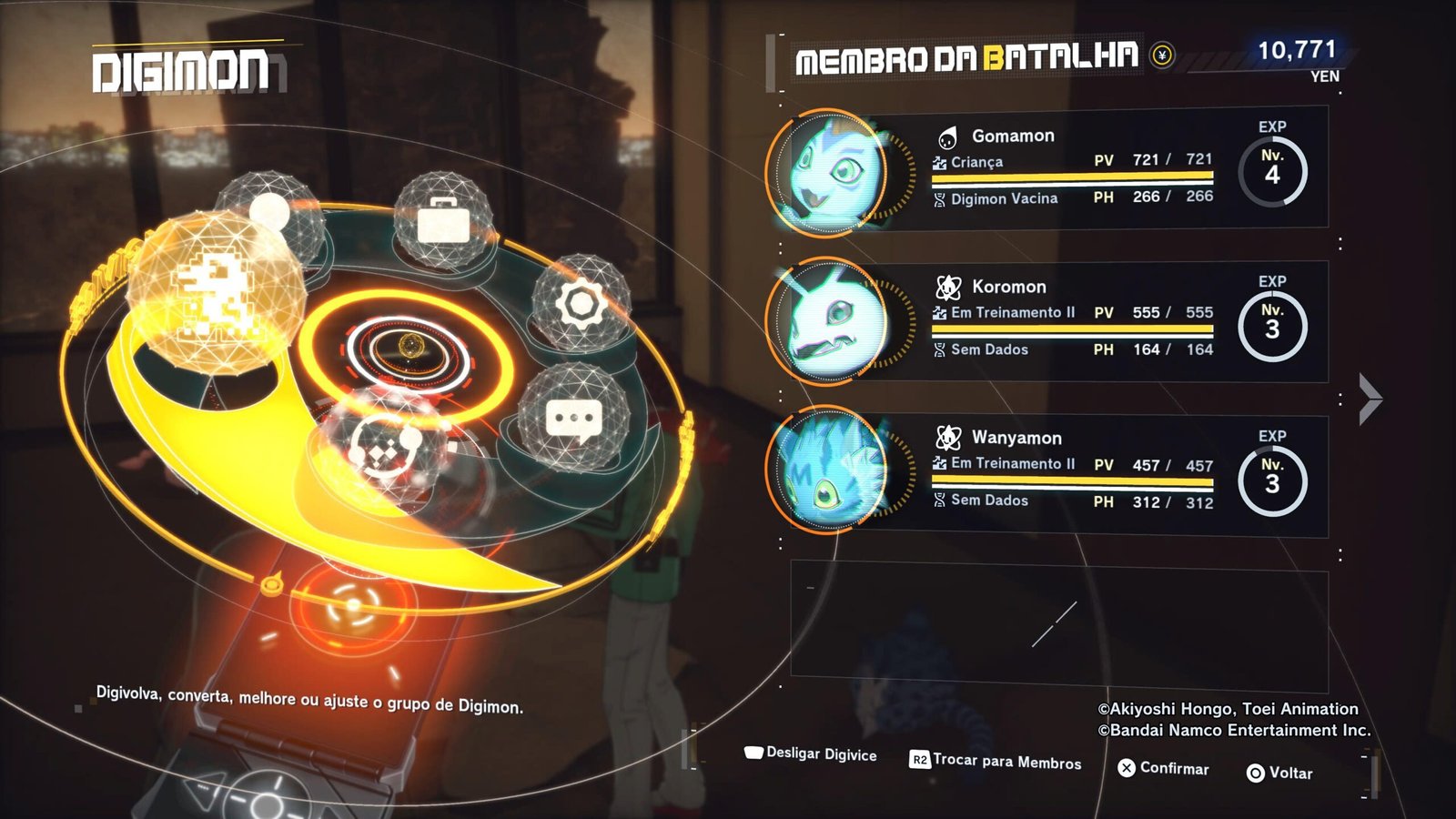The width and height of the screenshot is (1456, 819).
Task: Open the gear settings sphere
Action: tap(581, 304)
